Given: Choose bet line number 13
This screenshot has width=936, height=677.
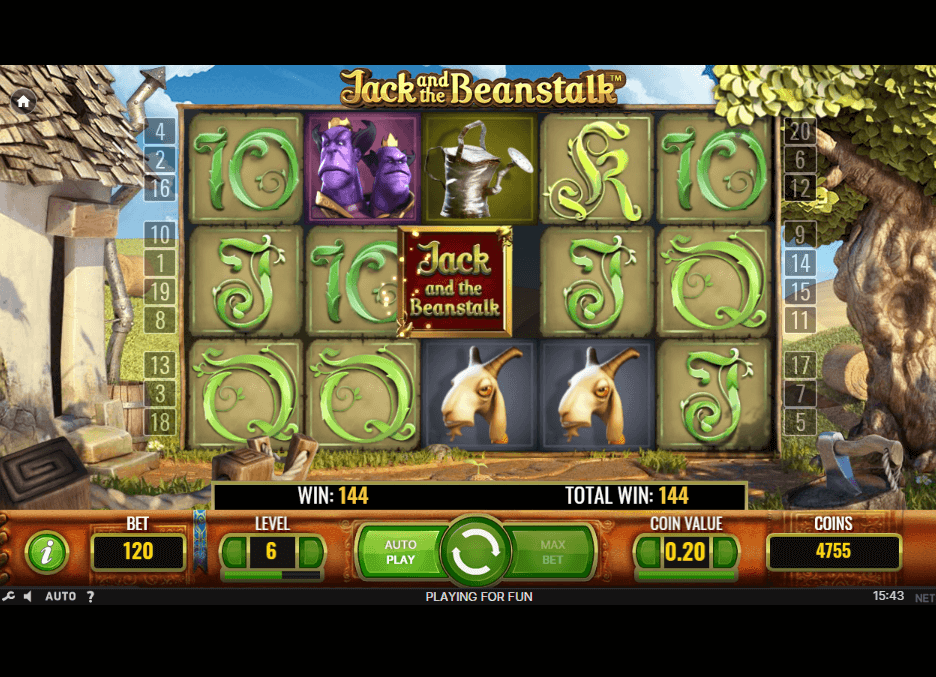Looking at the screenshot, I should coord(160,364).
